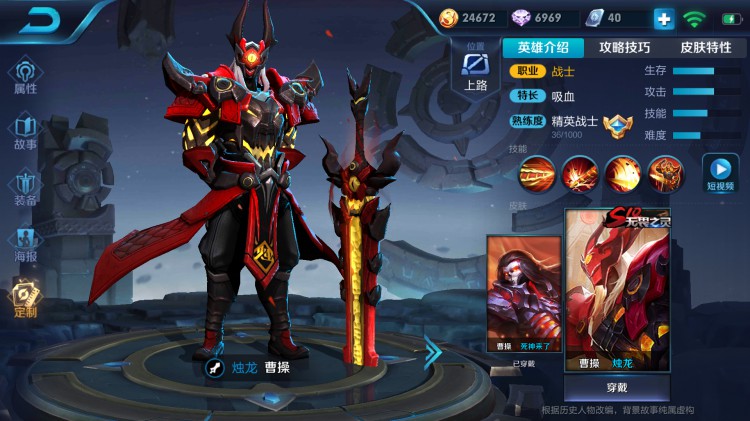Open the 属性 attributes section
The height and width of the screenshot is (421, 750).
(25, 77)
